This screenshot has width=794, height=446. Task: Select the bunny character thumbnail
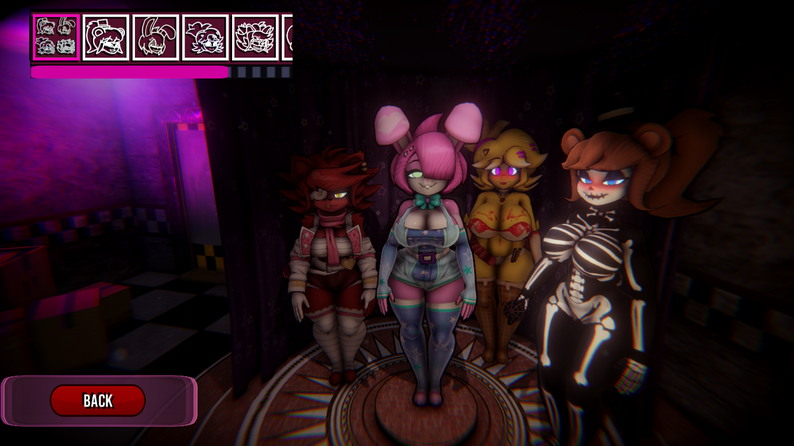coord(155,37)
